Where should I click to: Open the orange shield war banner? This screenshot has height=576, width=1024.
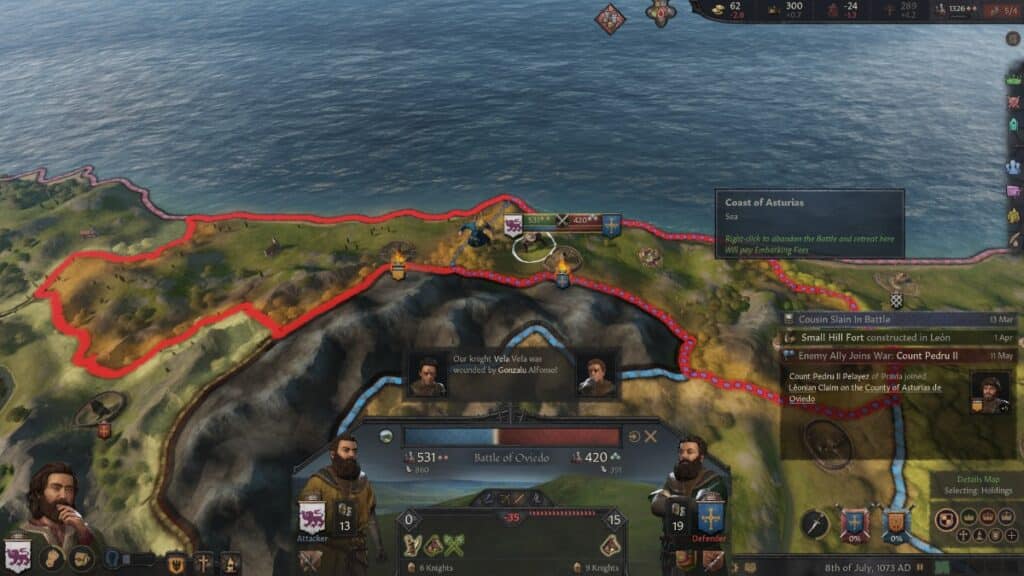click(895, 523)
